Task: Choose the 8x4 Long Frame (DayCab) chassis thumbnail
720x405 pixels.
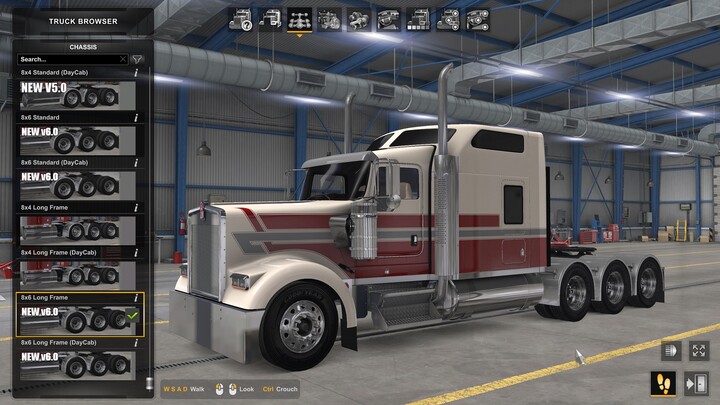Action: [77, 274]
